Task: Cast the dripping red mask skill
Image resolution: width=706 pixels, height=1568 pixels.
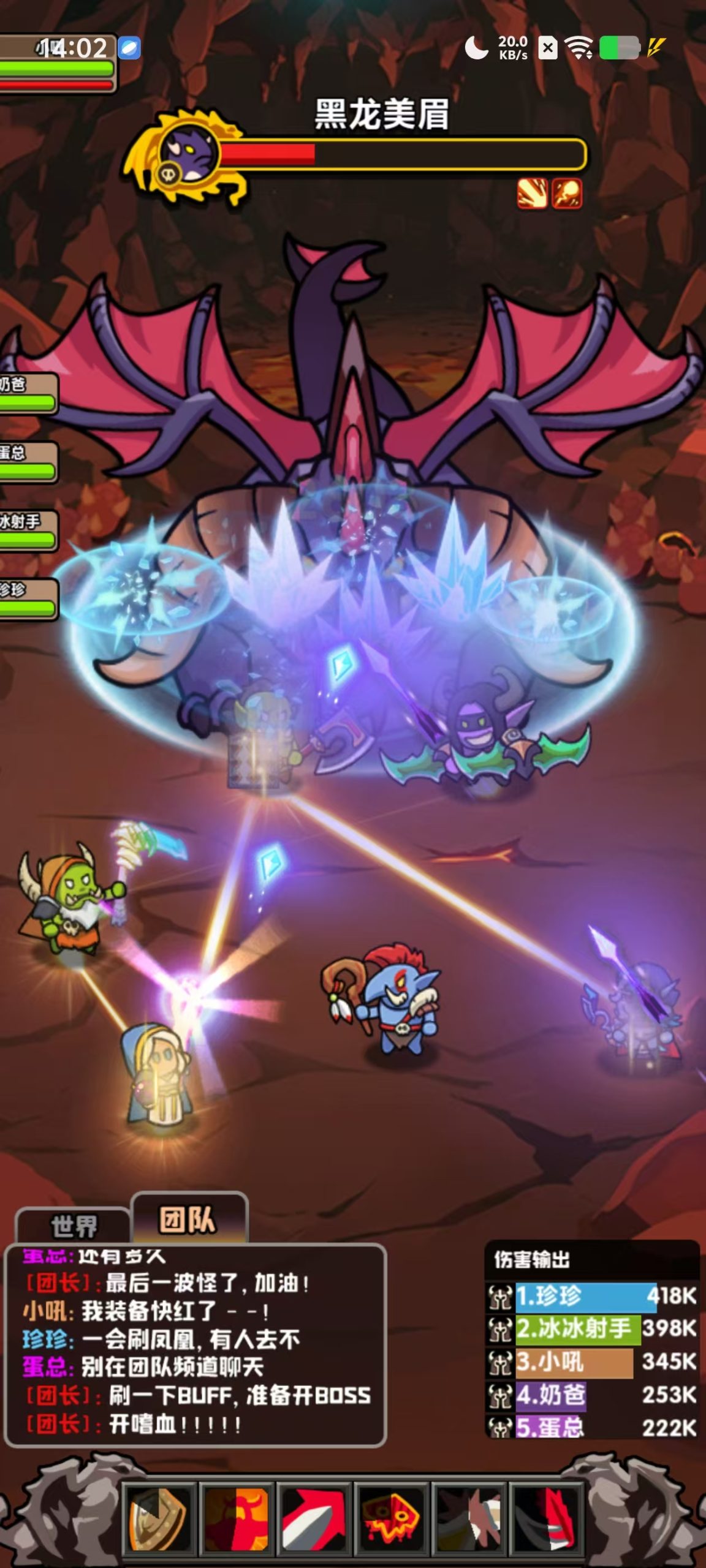Action: tap(392, 1518)
